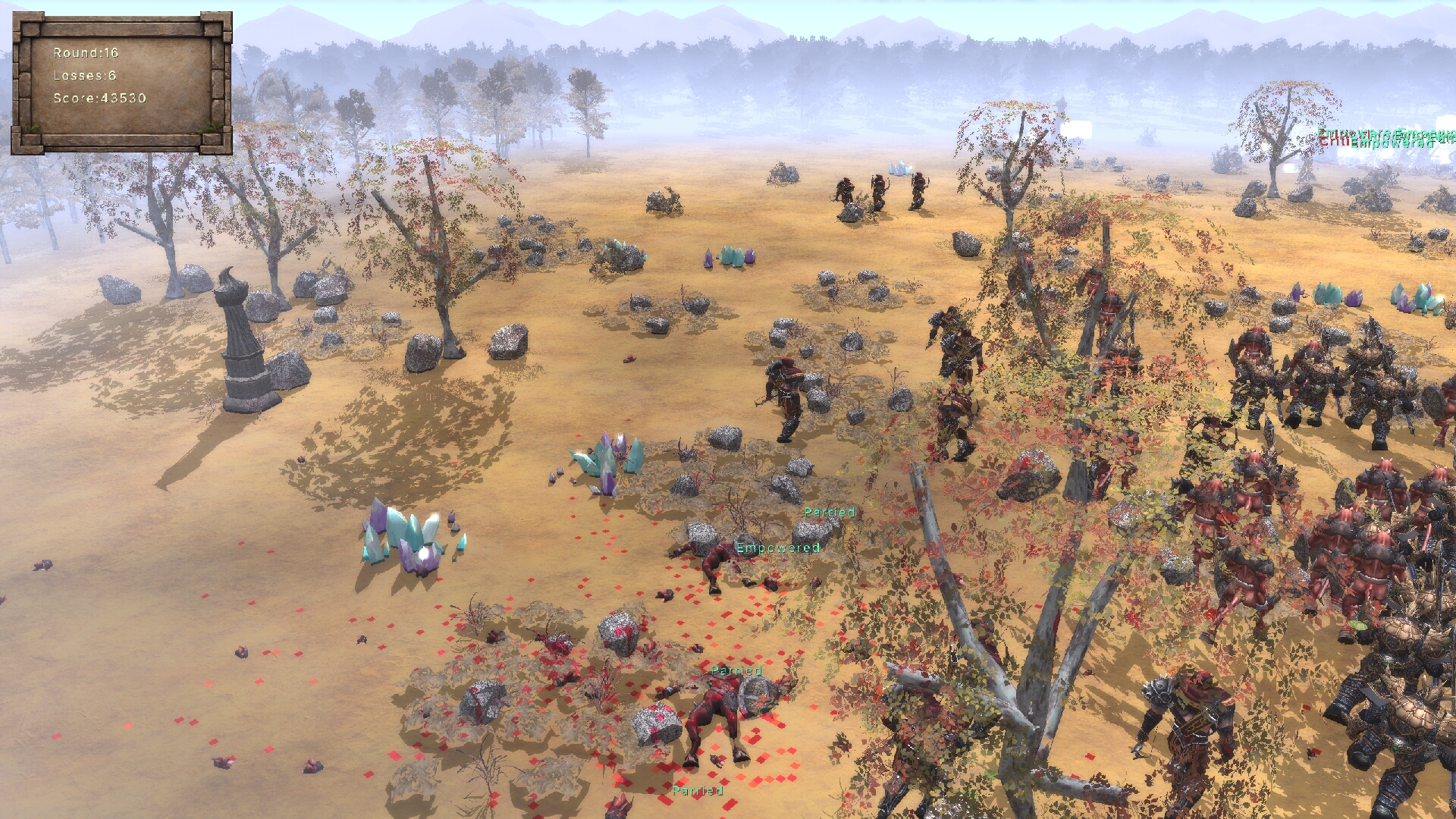Click the Critical hit text in the top right
Screen dimensions: 1456x819
point(1333,143)
